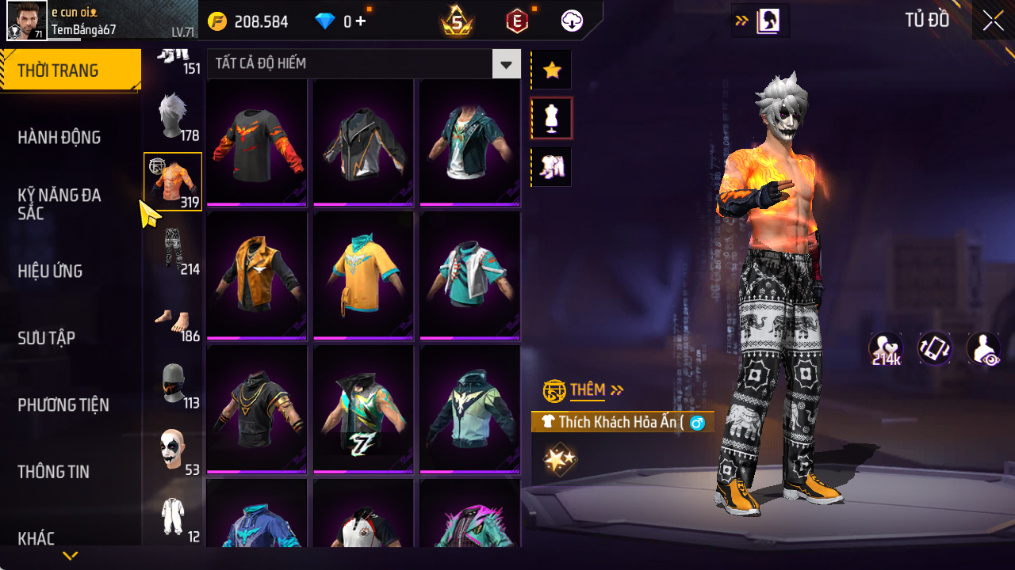Choose the Phương Tiện menu entry

click(63, 405)
